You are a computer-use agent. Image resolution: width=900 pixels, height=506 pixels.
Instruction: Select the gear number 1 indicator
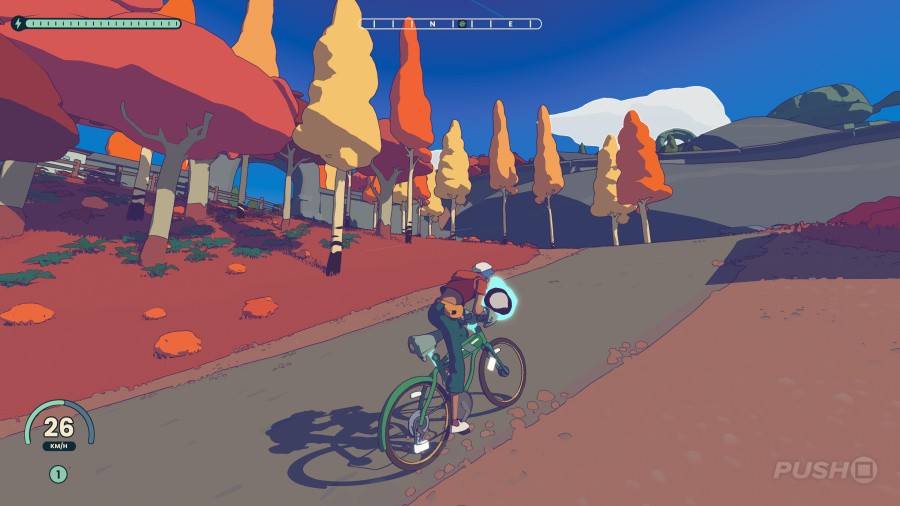[58, 474]
